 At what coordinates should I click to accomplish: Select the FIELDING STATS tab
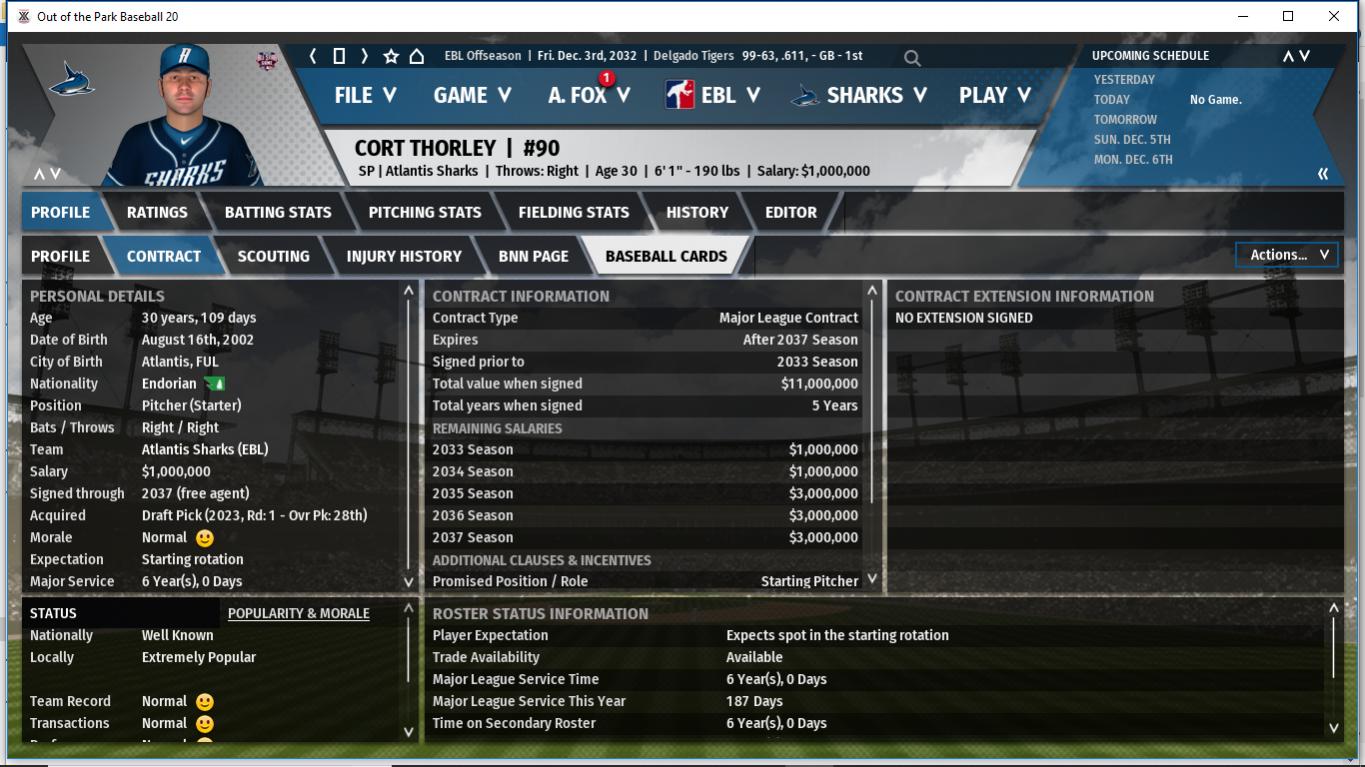(574, 212)
